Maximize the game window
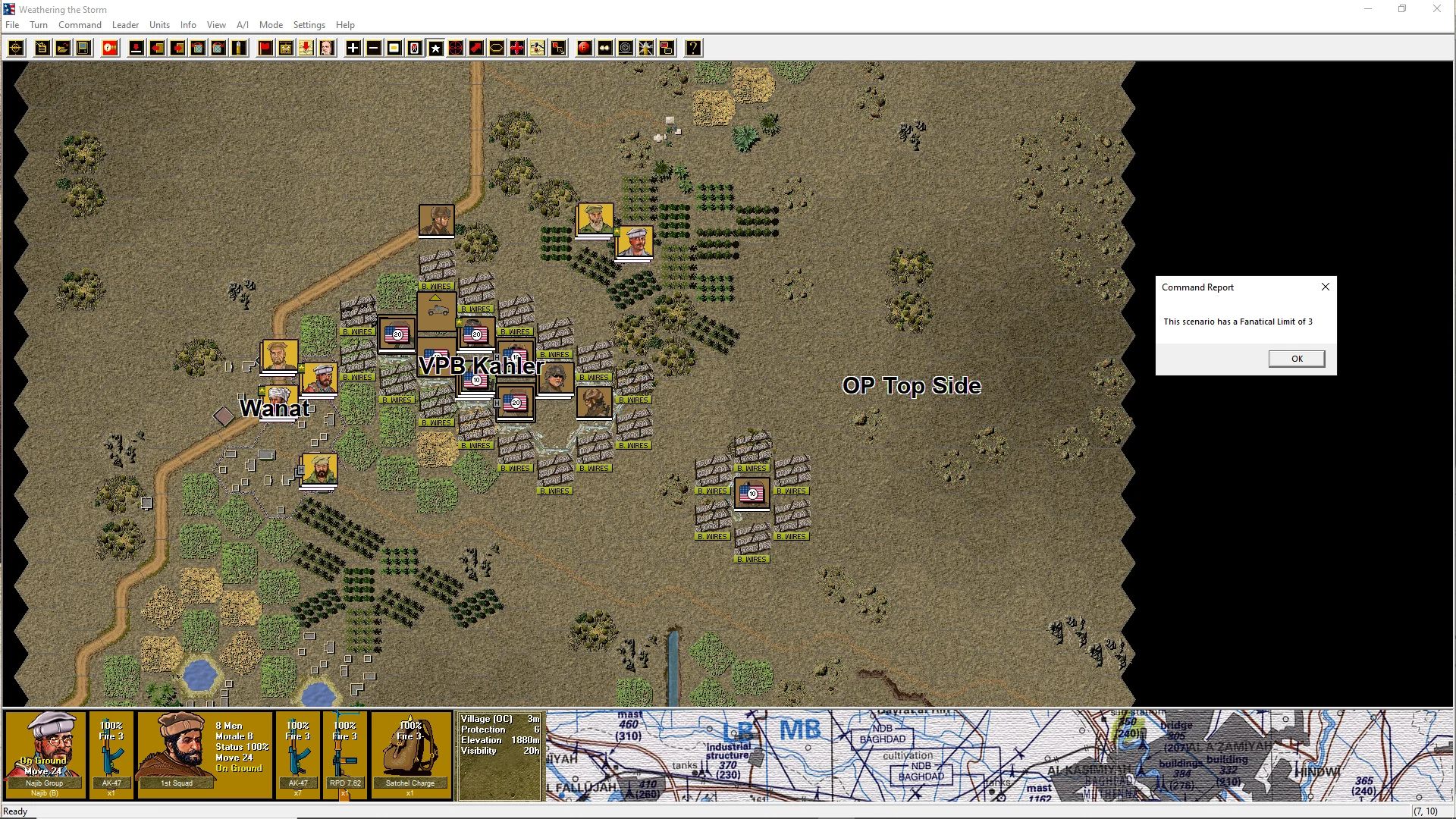The width and height of the screenshot is (1456, 819). pos(1402,9)
